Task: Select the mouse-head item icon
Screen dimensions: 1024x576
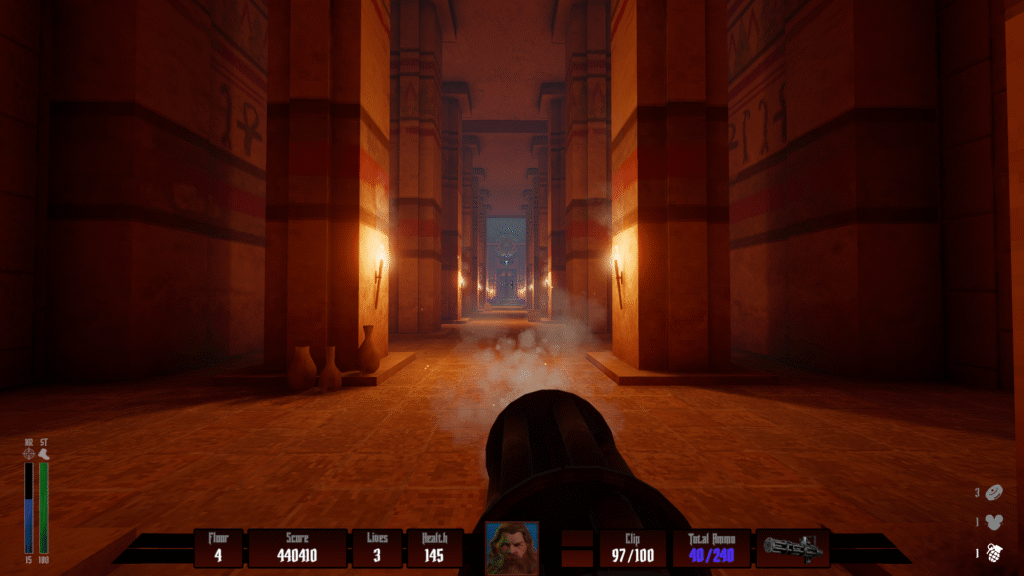Action: pos(994,521)
